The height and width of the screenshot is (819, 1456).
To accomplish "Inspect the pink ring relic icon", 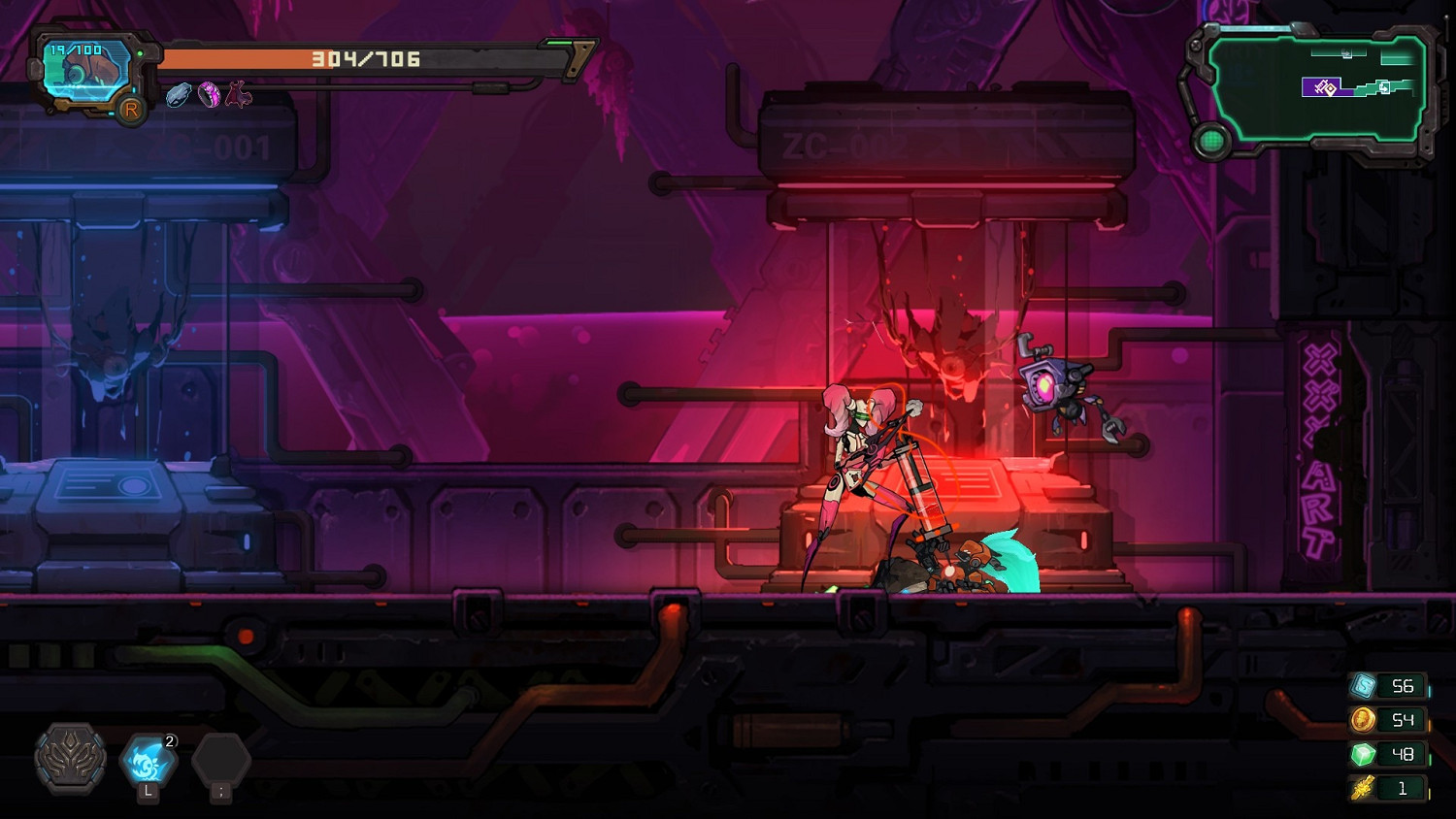I will click(x=209, y=94).
